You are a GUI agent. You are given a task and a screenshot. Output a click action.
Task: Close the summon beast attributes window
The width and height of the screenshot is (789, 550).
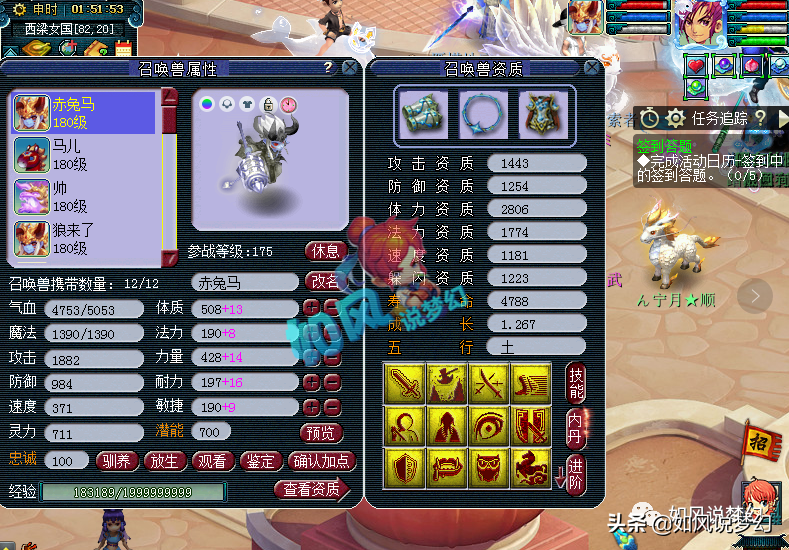pyautogui.click(x=349, y=68)
